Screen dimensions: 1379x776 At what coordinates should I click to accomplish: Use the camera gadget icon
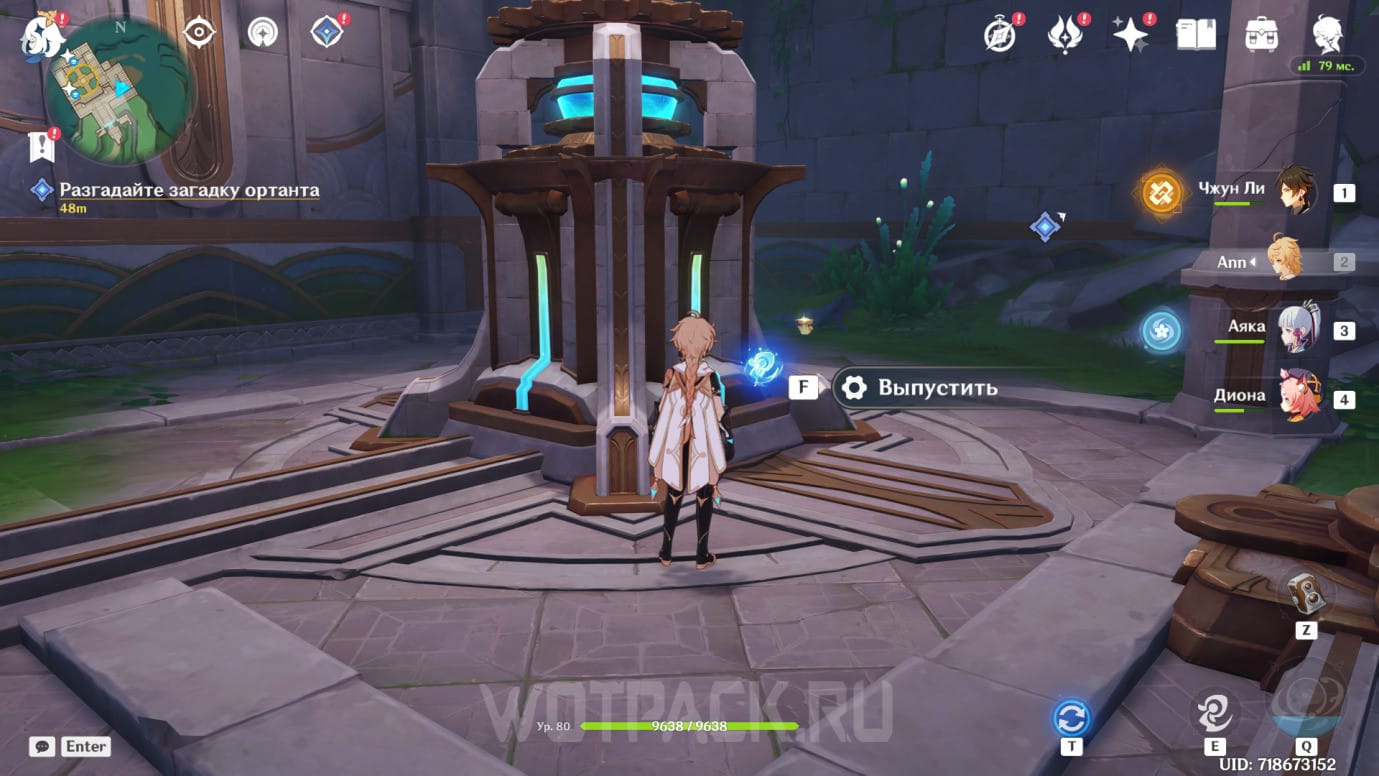click(1305, 593)
